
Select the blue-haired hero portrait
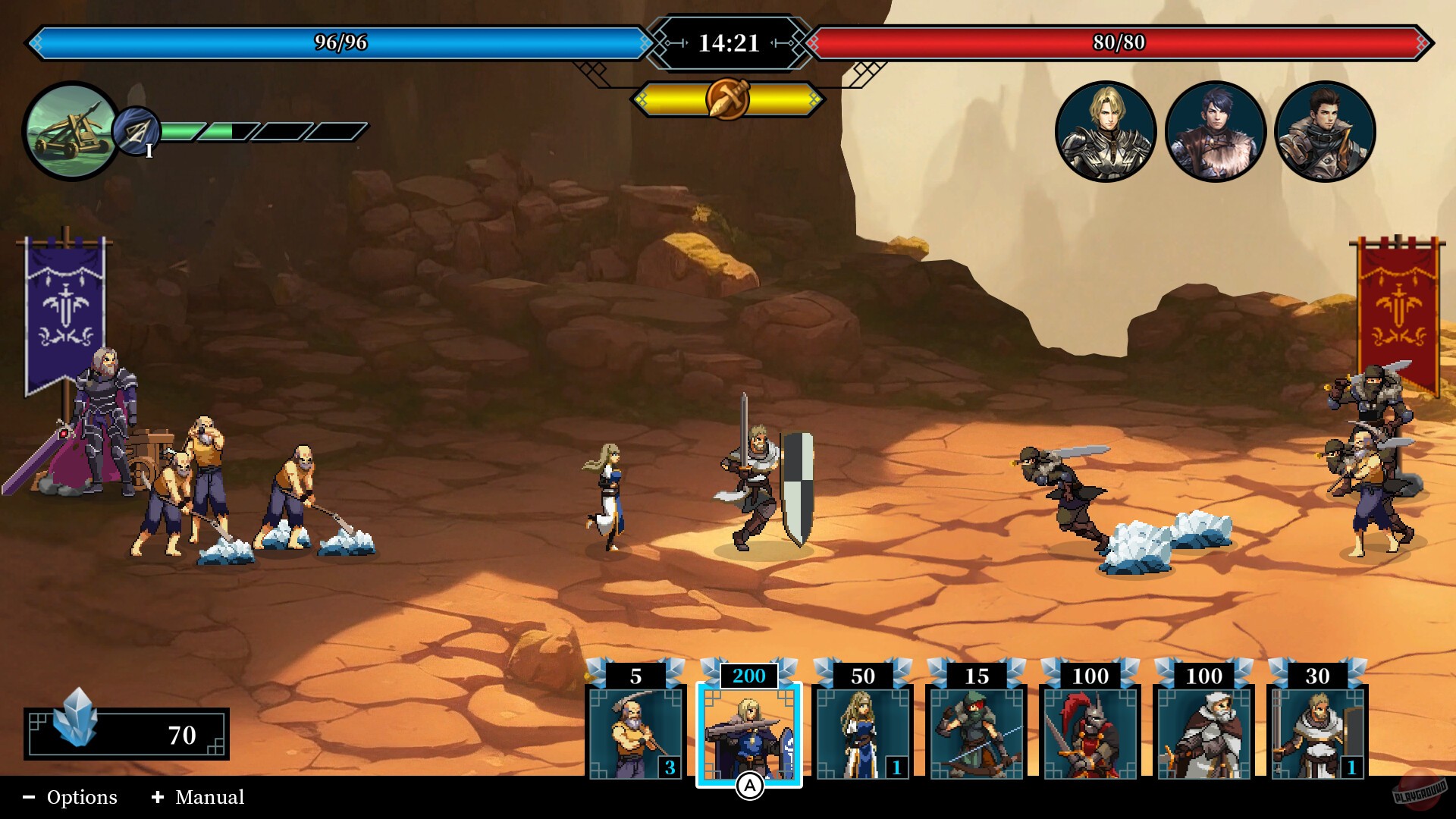tap(1216, 131)
